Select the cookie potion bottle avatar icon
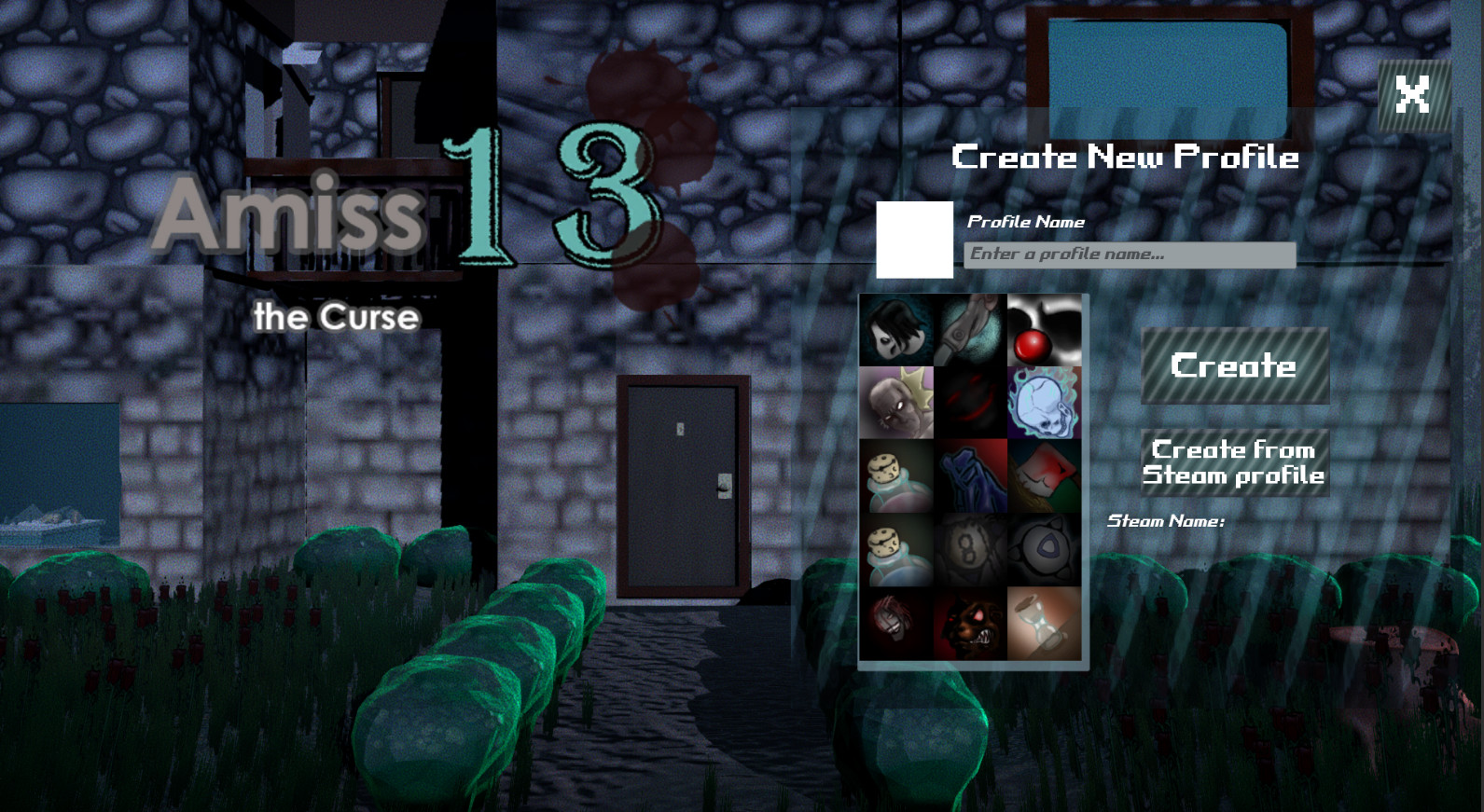 coord(895,478)
